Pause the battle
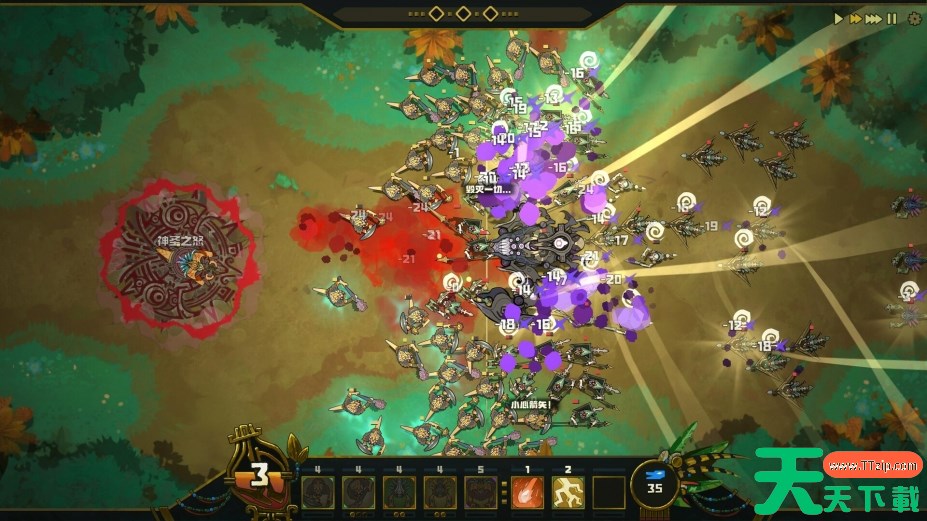Viewport: 927px width, 521px height. click(x=892, y=18)
